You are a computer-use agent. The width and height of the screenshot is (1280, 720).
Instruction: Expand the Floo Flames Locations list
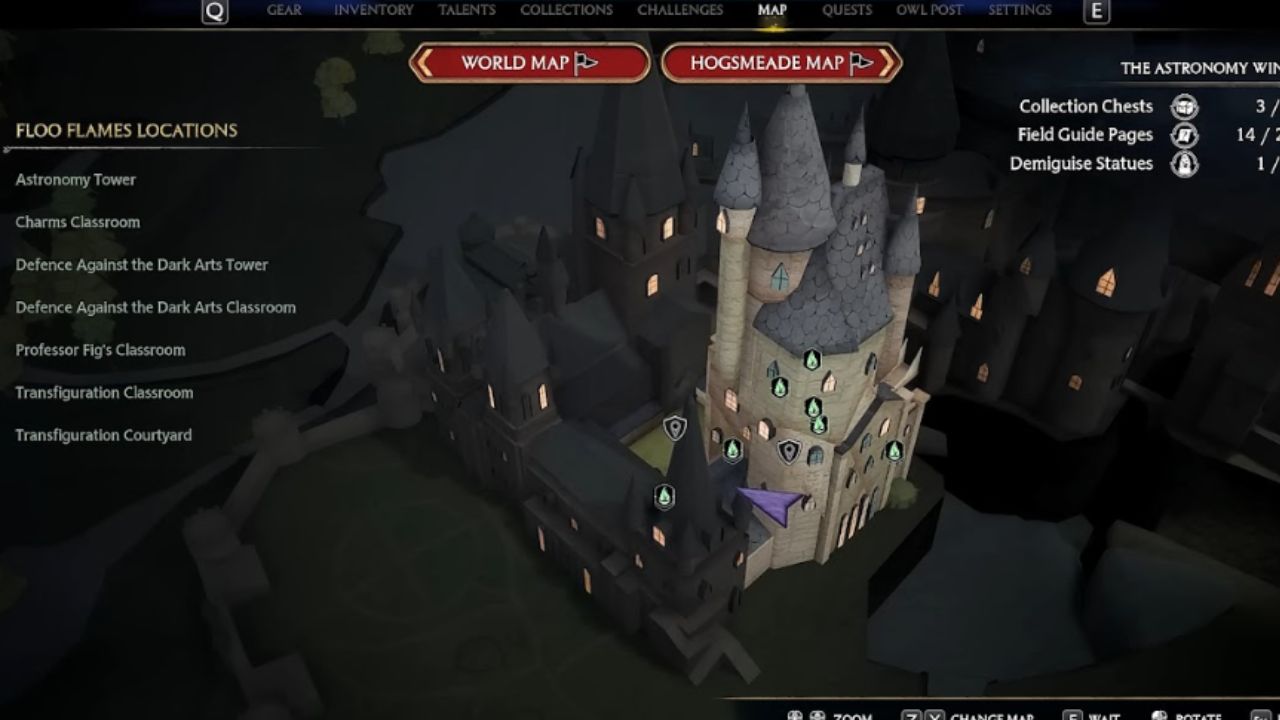click(x=125, y=130)
